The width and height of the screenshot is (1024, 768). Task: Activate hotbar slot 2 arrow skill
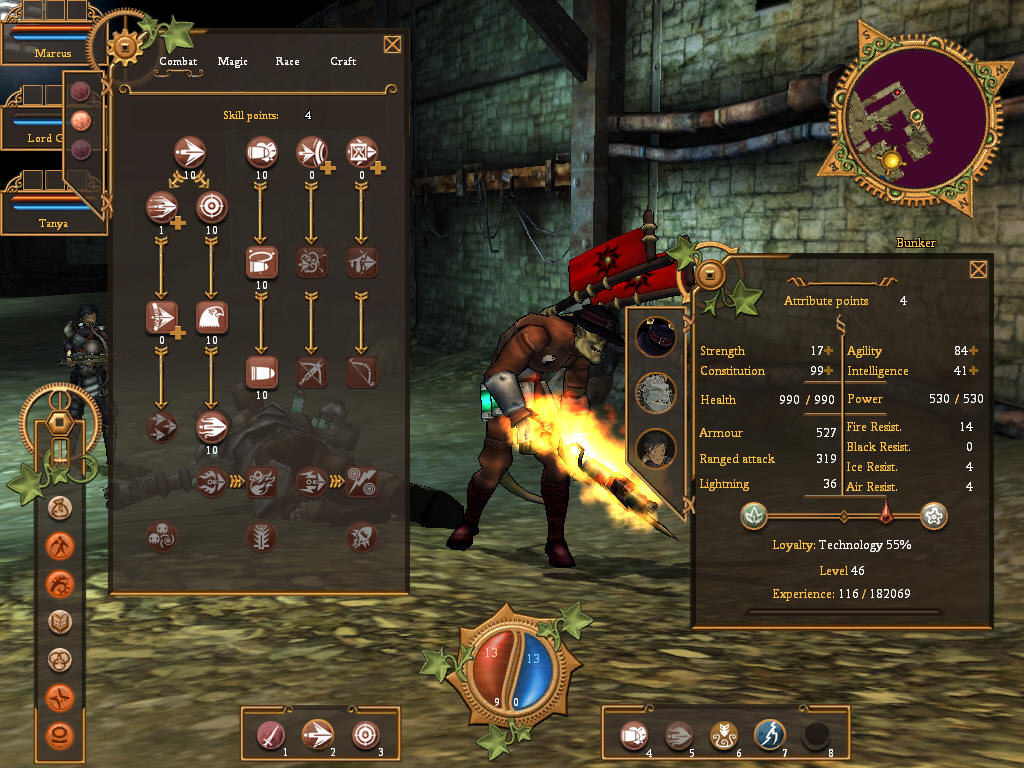click(318, 735)
